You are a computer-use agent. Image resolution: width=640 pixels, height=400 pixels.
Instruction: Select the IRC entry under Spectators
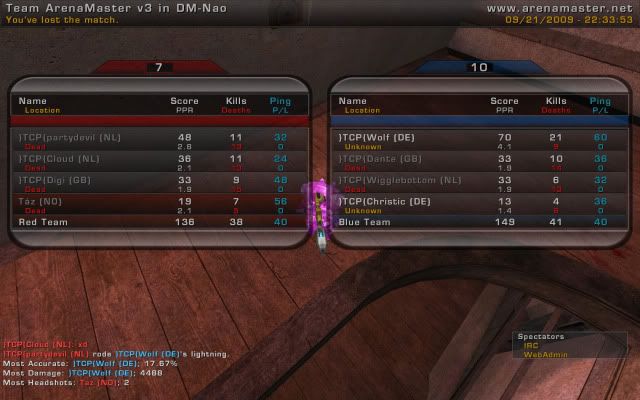[531, 345]
